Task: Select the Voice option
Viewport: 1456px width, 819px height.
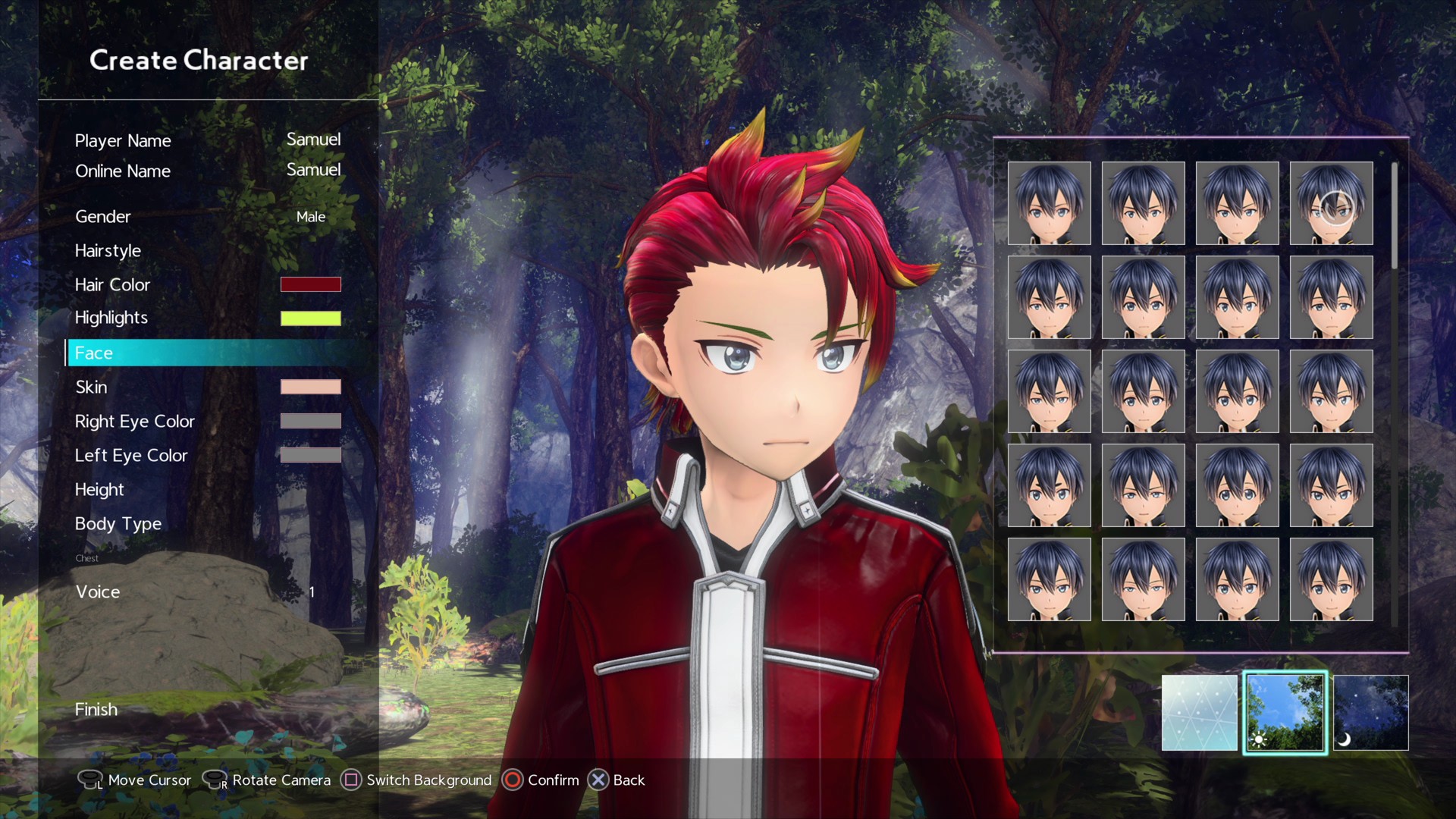Action: [98, 591]
